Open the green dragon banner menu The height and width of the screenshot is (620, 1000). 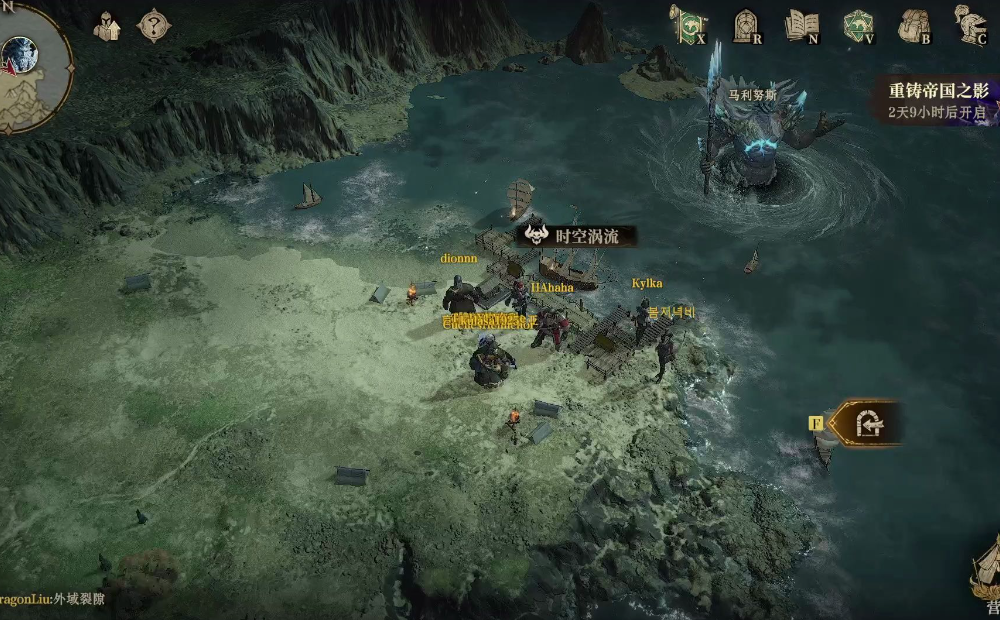[x=689, y=25]
